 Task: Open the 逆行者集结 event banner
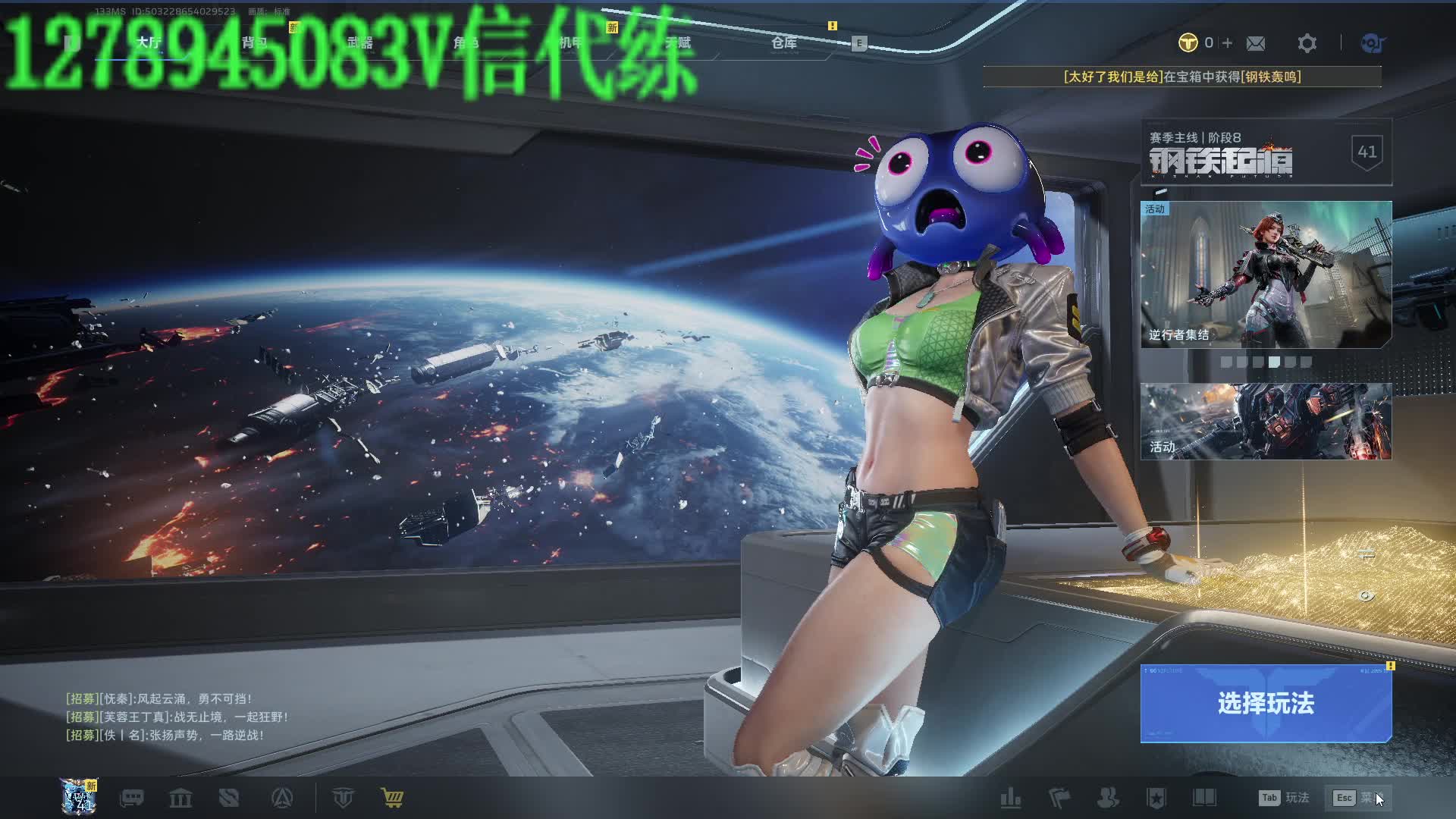1266,274
